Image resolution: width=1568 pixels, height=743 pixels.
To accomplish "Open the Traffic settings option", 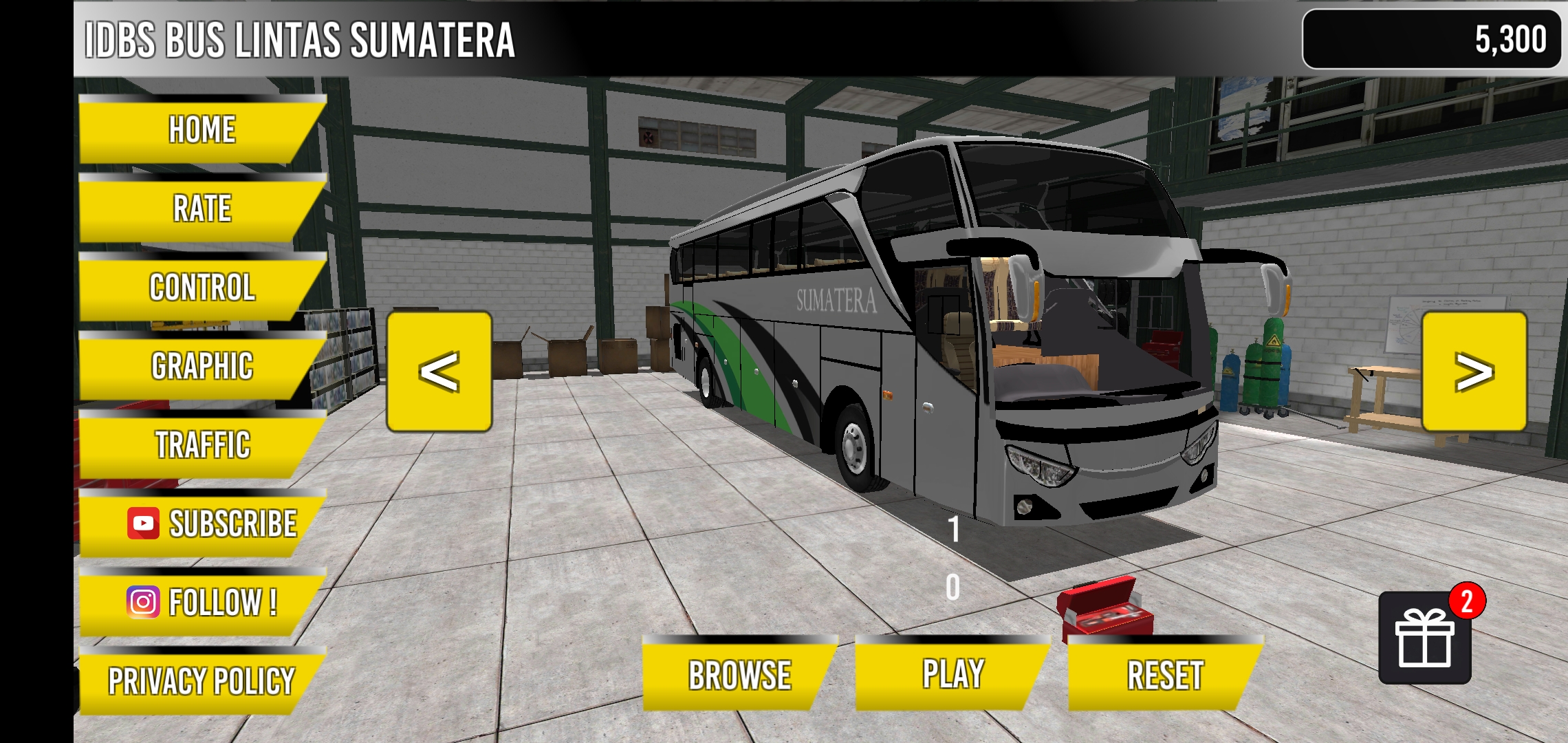I will 201,446.
